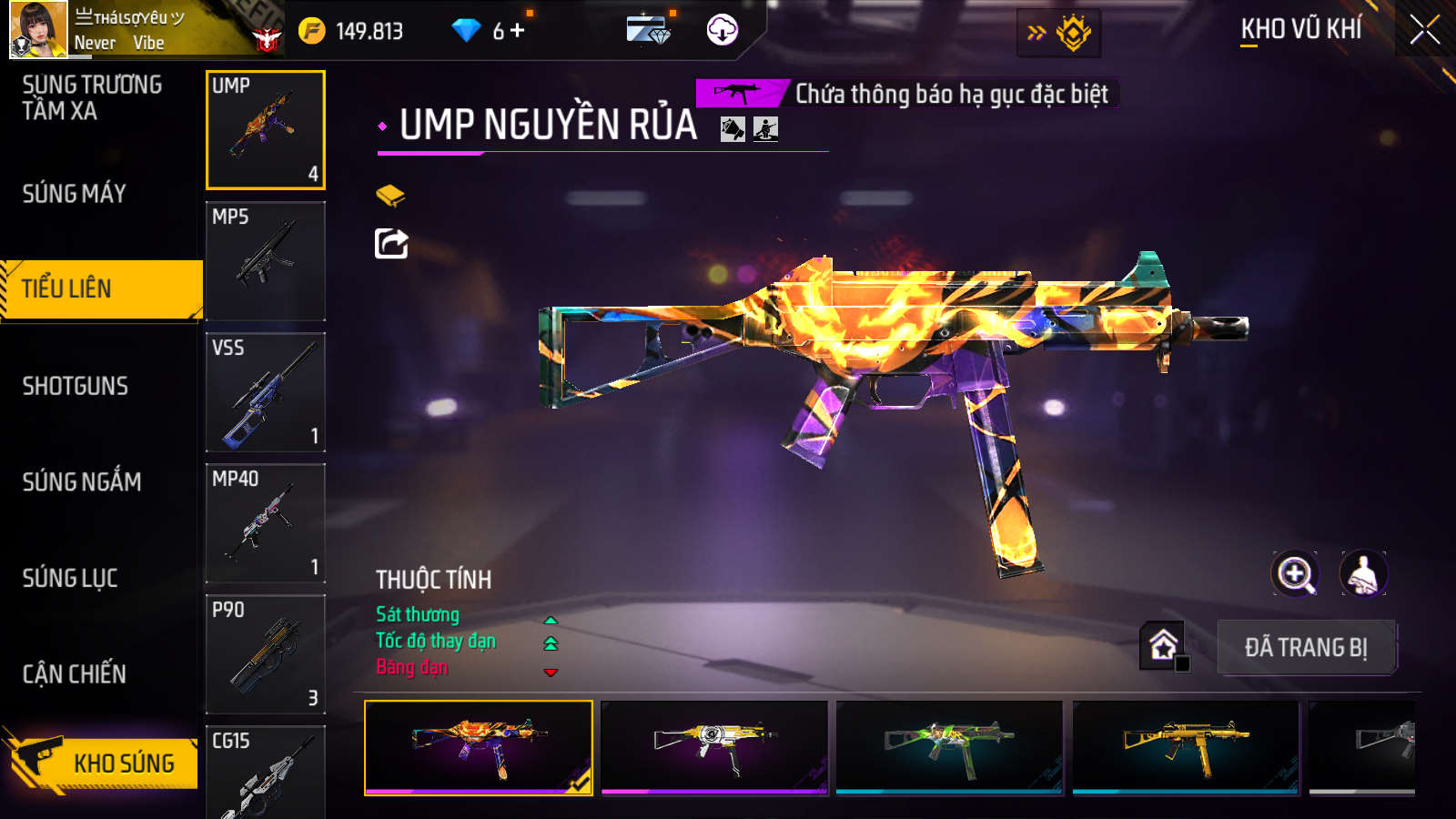Open the cloud download icon
The width and height of the screenshot is (1456, 819).
(x=723, y=30)
